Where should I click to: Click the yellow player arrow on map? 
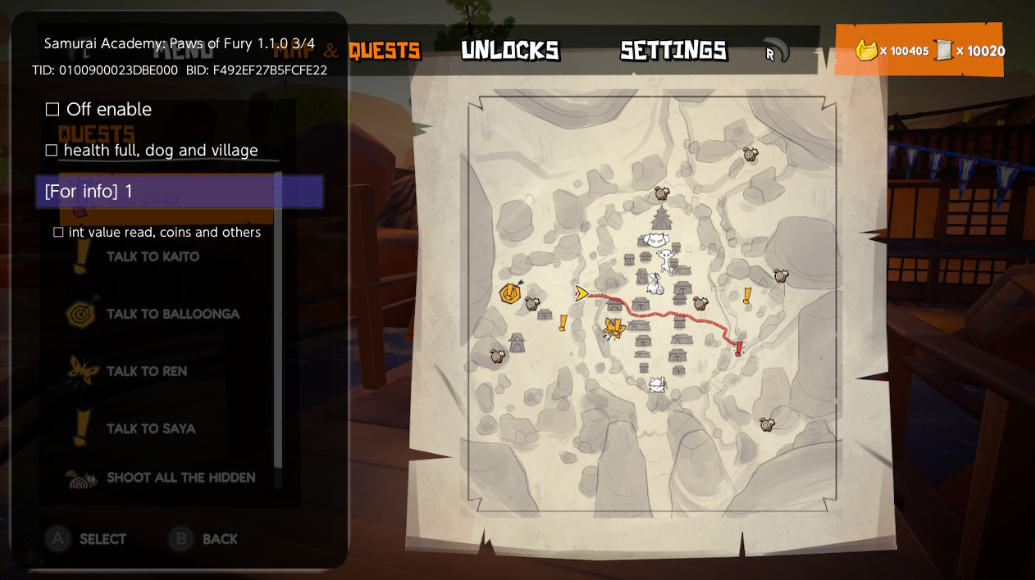(x=581, y=293)
